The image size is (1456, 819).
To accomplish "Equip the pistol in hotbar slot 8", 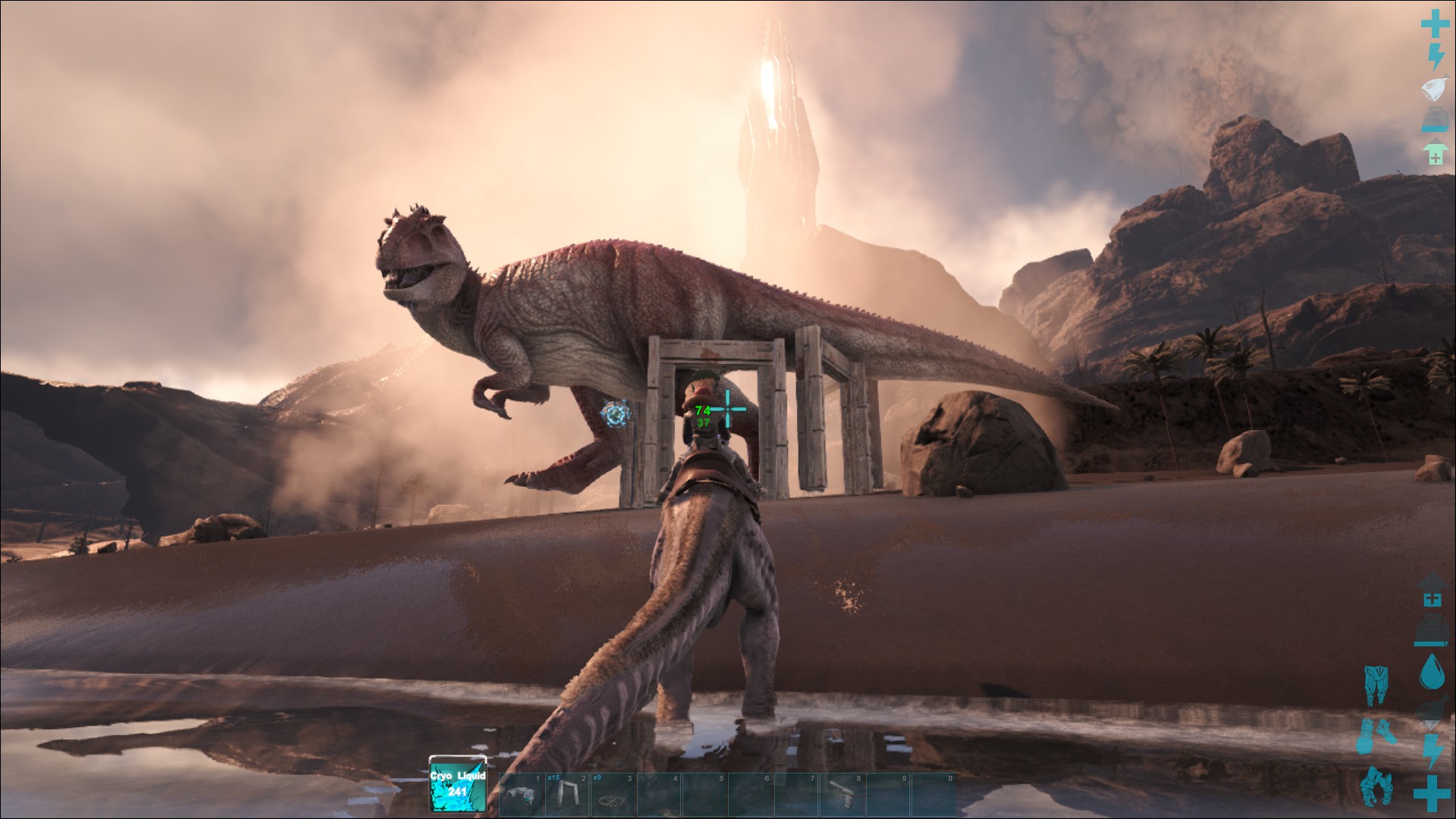I will pos(843,793).
